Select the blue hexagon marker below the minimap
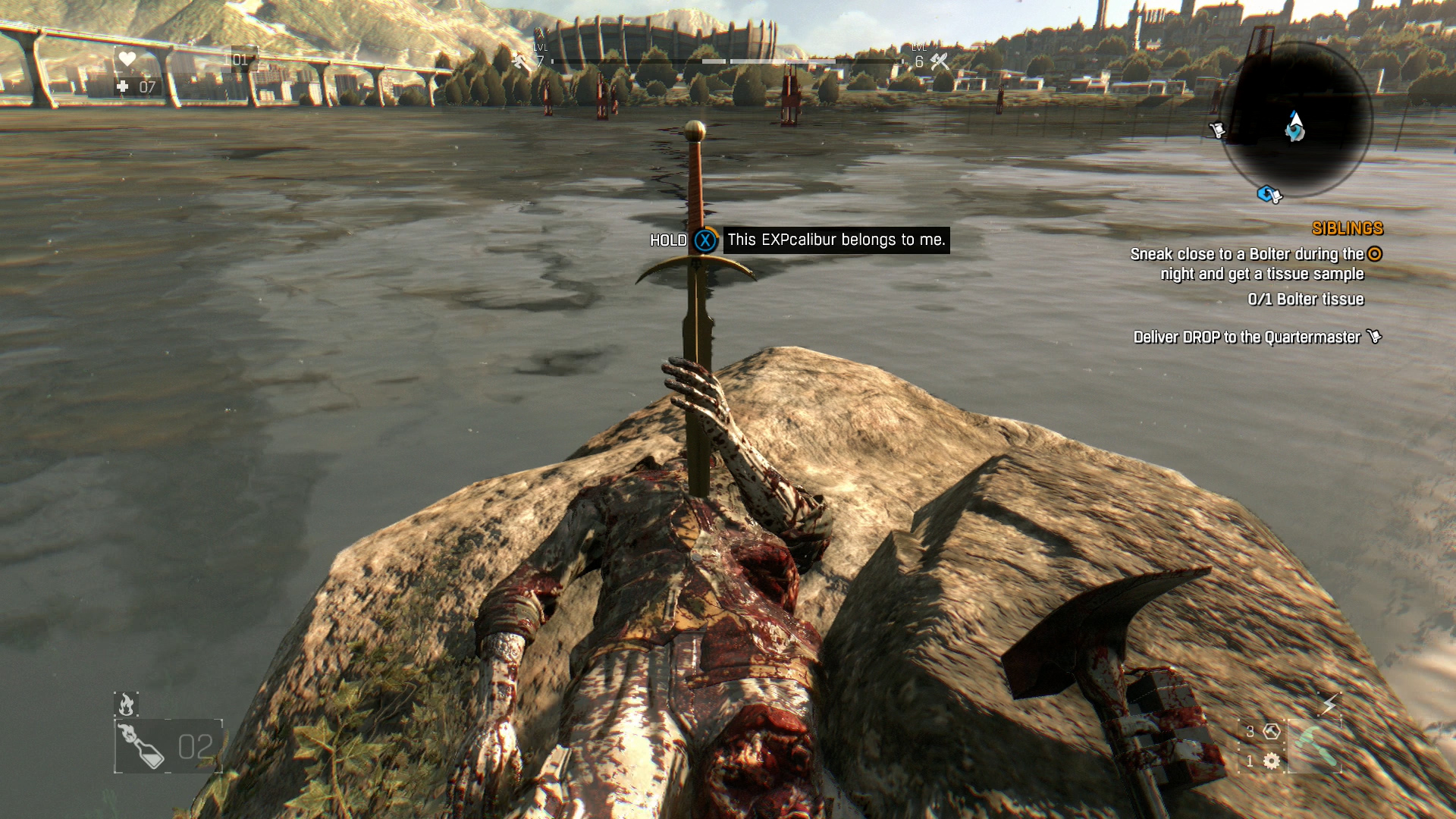Screen dimensions: 1456x819 coord(1269,195)
